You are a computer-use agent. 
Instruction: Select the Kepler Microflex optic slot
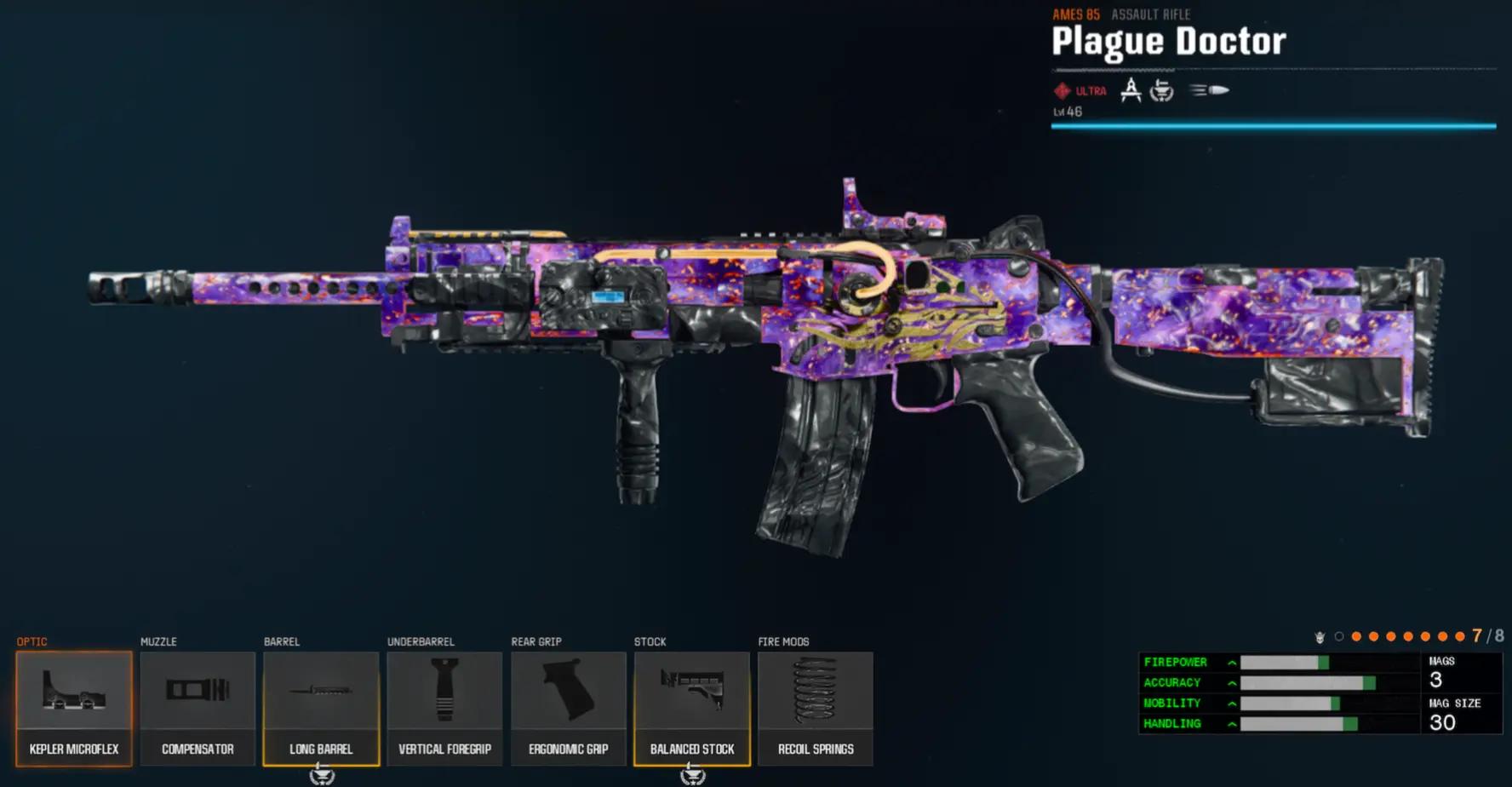pos(74,708)
